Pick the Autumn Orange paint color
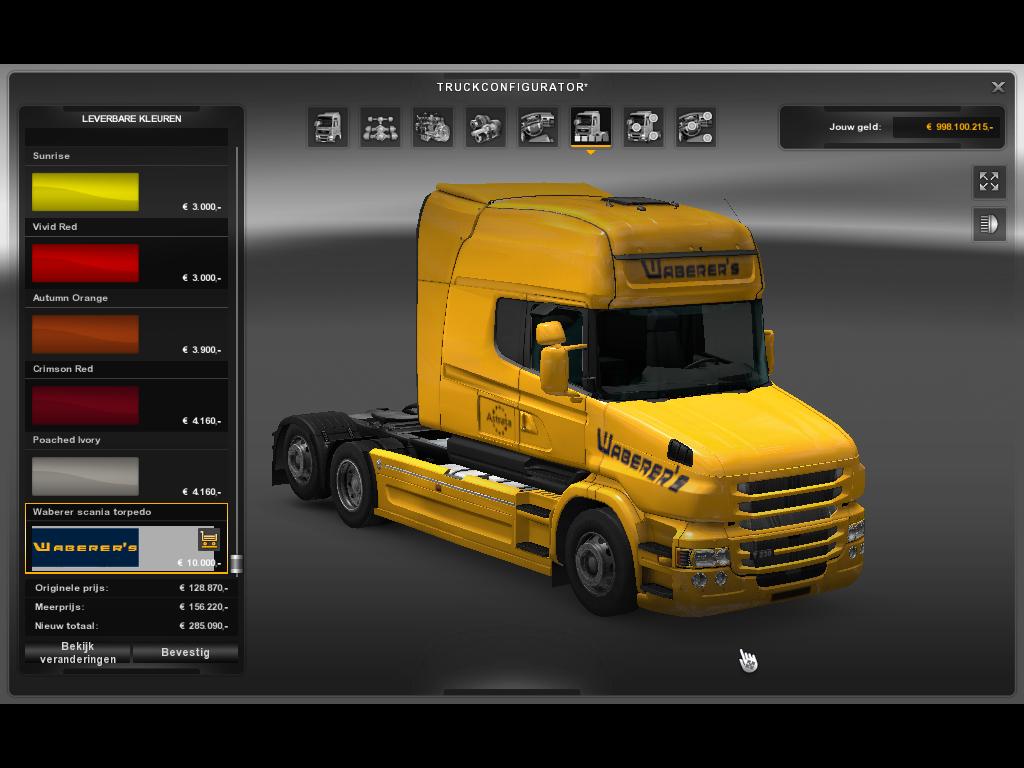The image size is (1024, 768). coord(85,334)
